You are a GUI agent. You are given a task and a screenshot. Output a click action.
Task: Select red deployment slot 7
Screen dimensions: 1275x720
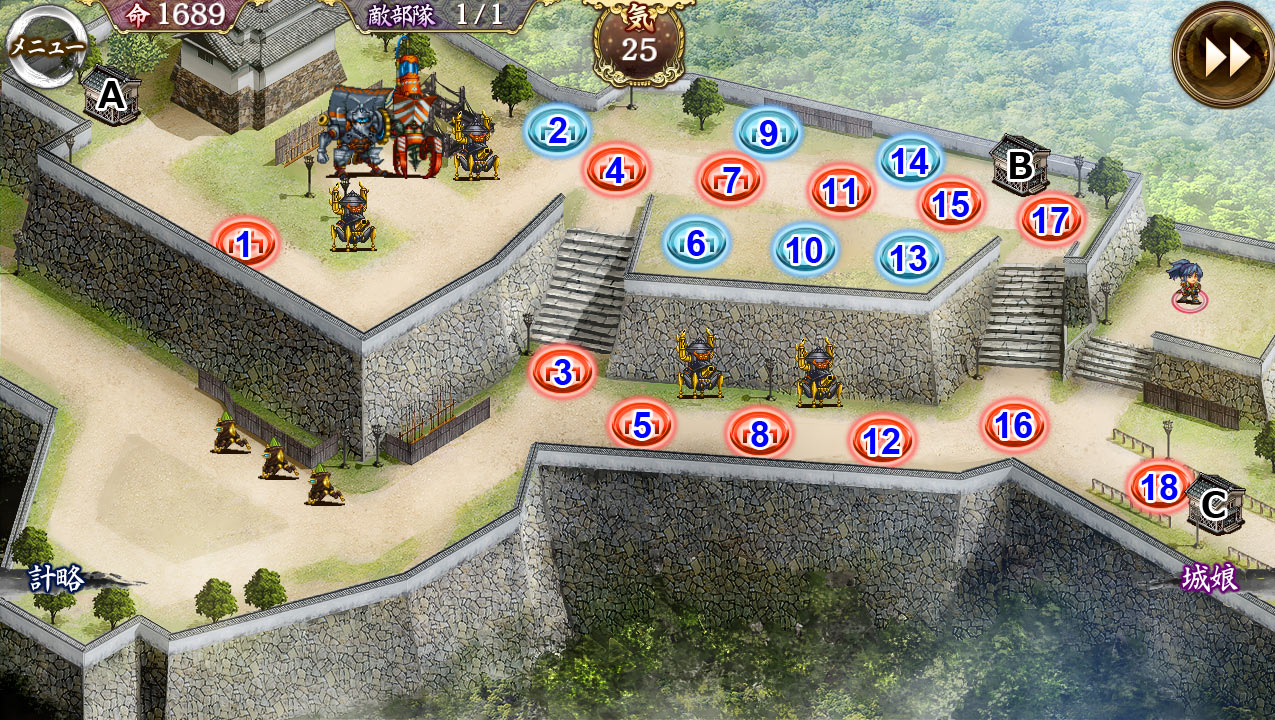click(x=731, y=180)
